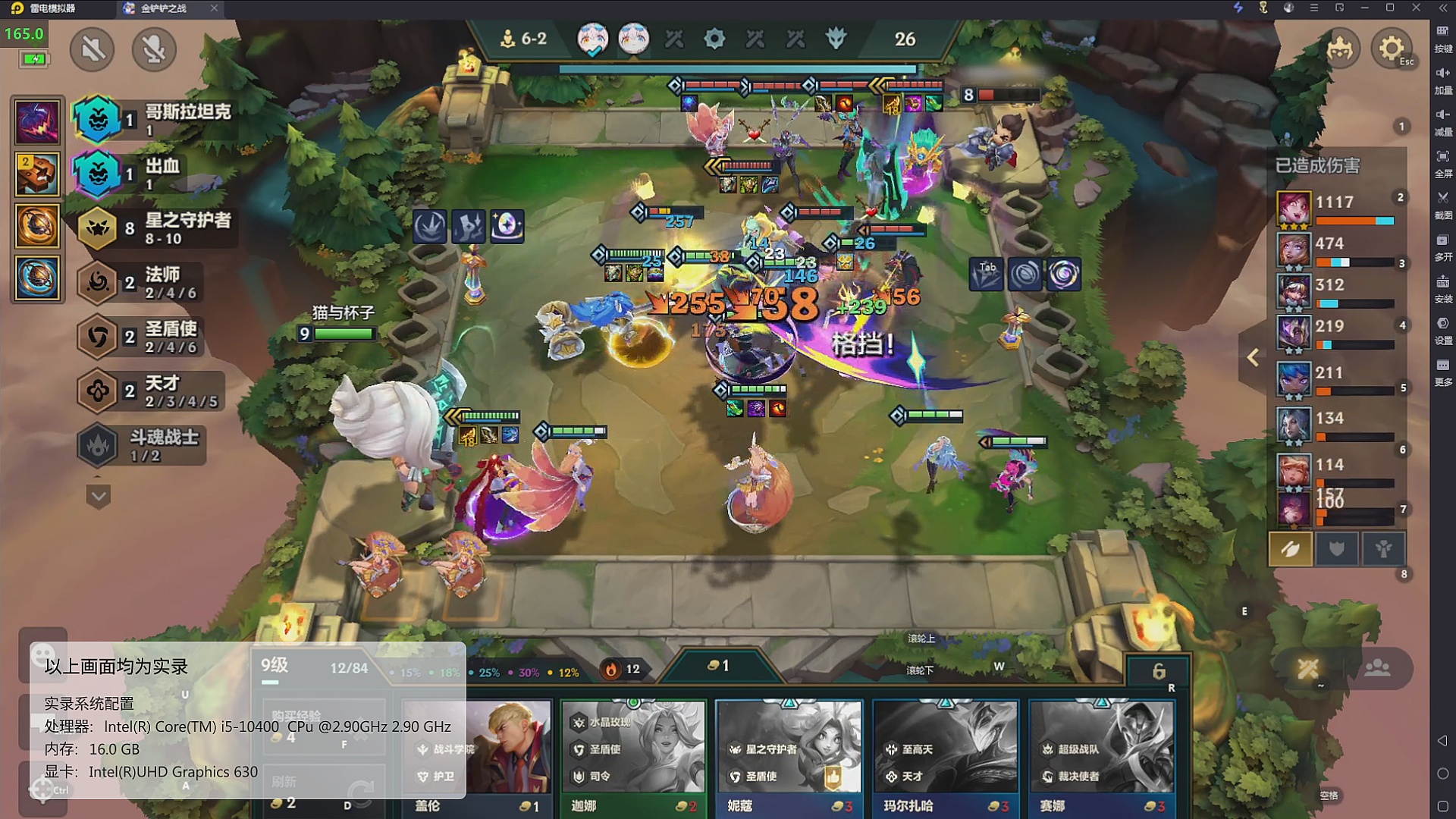Show the 星之守护者 trait details
This screenshot has height=819, width=1456.
[155, 228]
